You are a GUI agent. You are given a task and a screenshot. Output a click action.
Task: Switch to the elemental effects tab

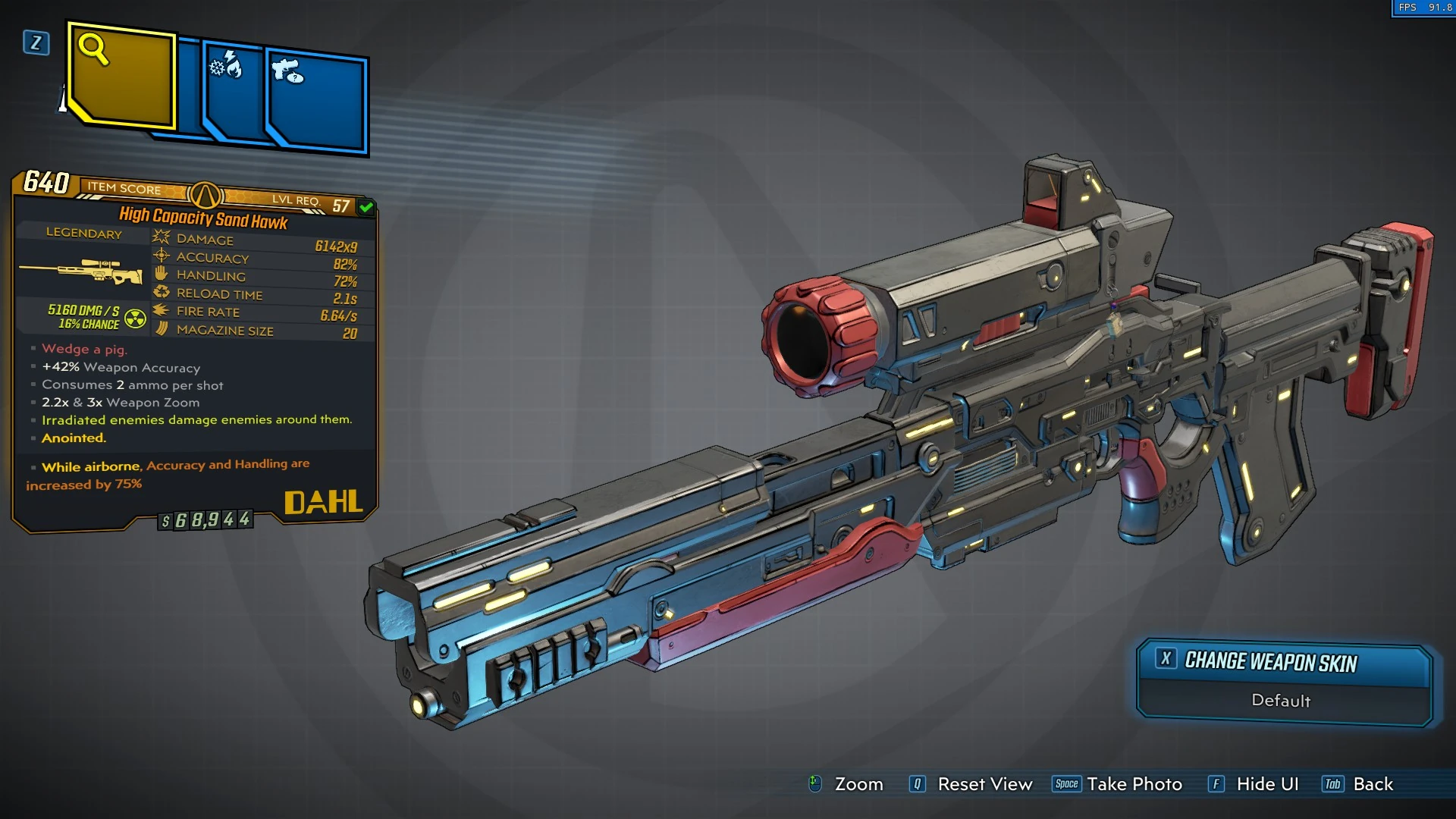231,91
